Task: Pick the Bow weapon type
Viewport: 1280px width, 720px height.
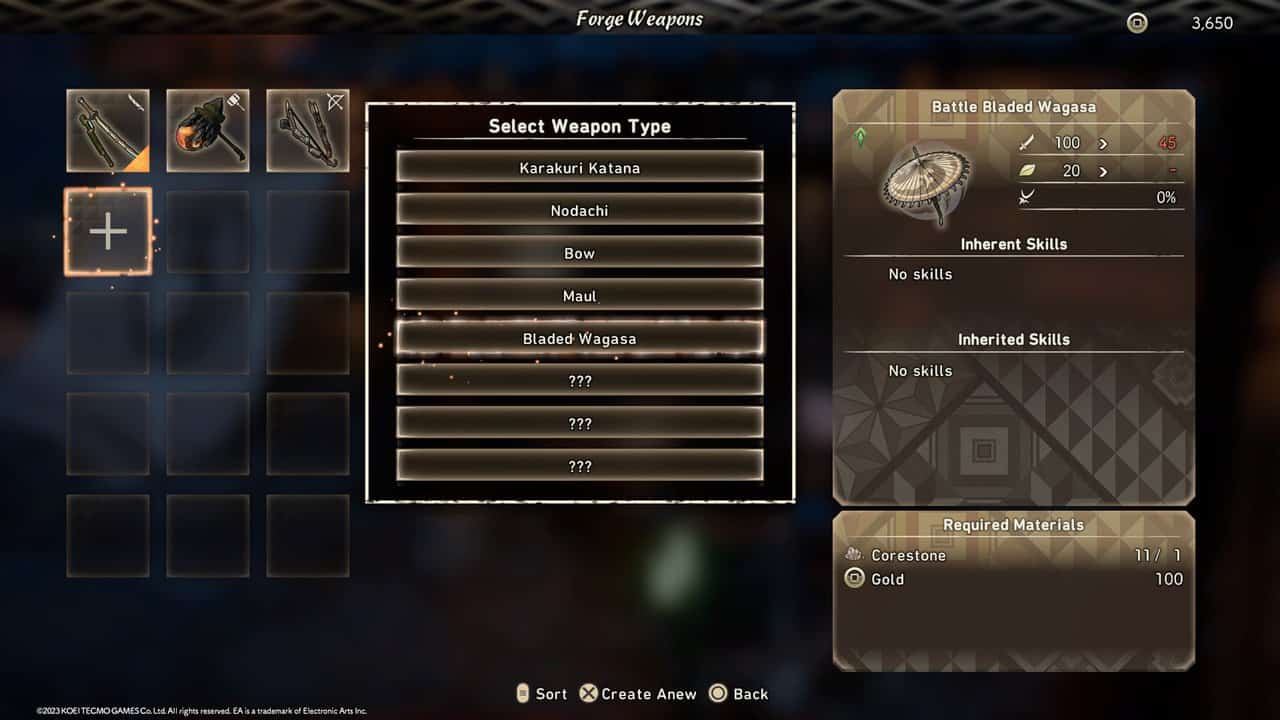Action: coord(580,253)
